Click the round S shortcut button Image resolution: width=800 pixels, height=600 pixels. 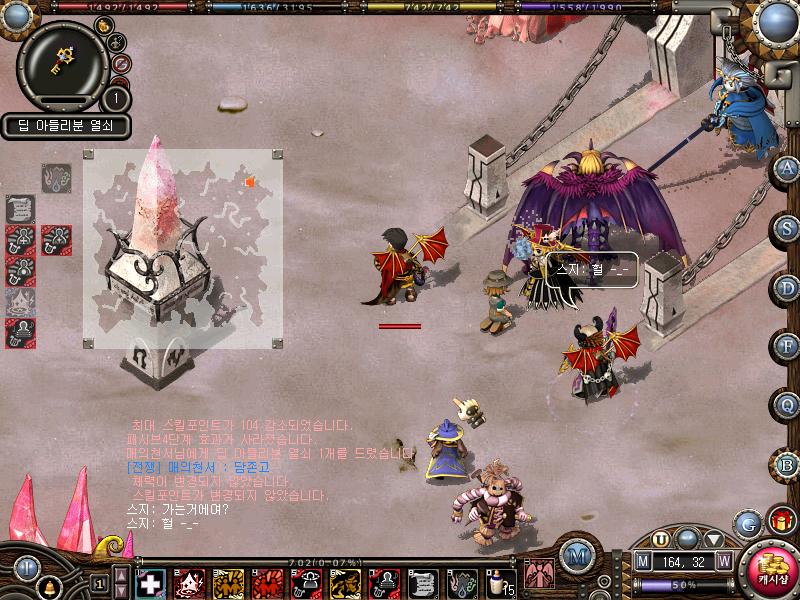787,227
